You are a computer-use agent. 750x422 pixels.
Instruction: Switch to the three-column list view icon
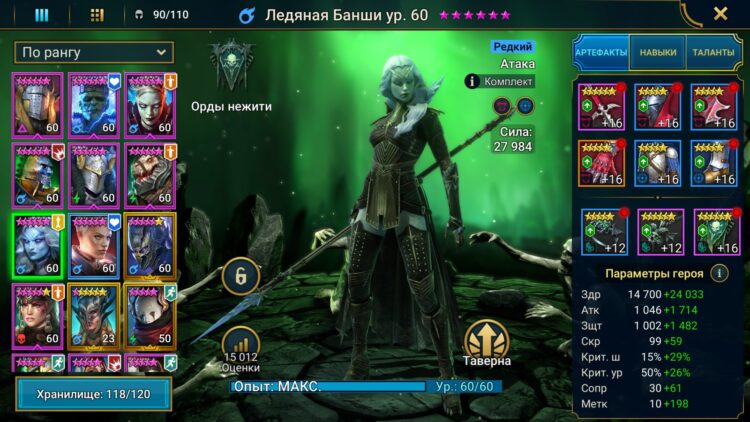[x=42, y=15]
